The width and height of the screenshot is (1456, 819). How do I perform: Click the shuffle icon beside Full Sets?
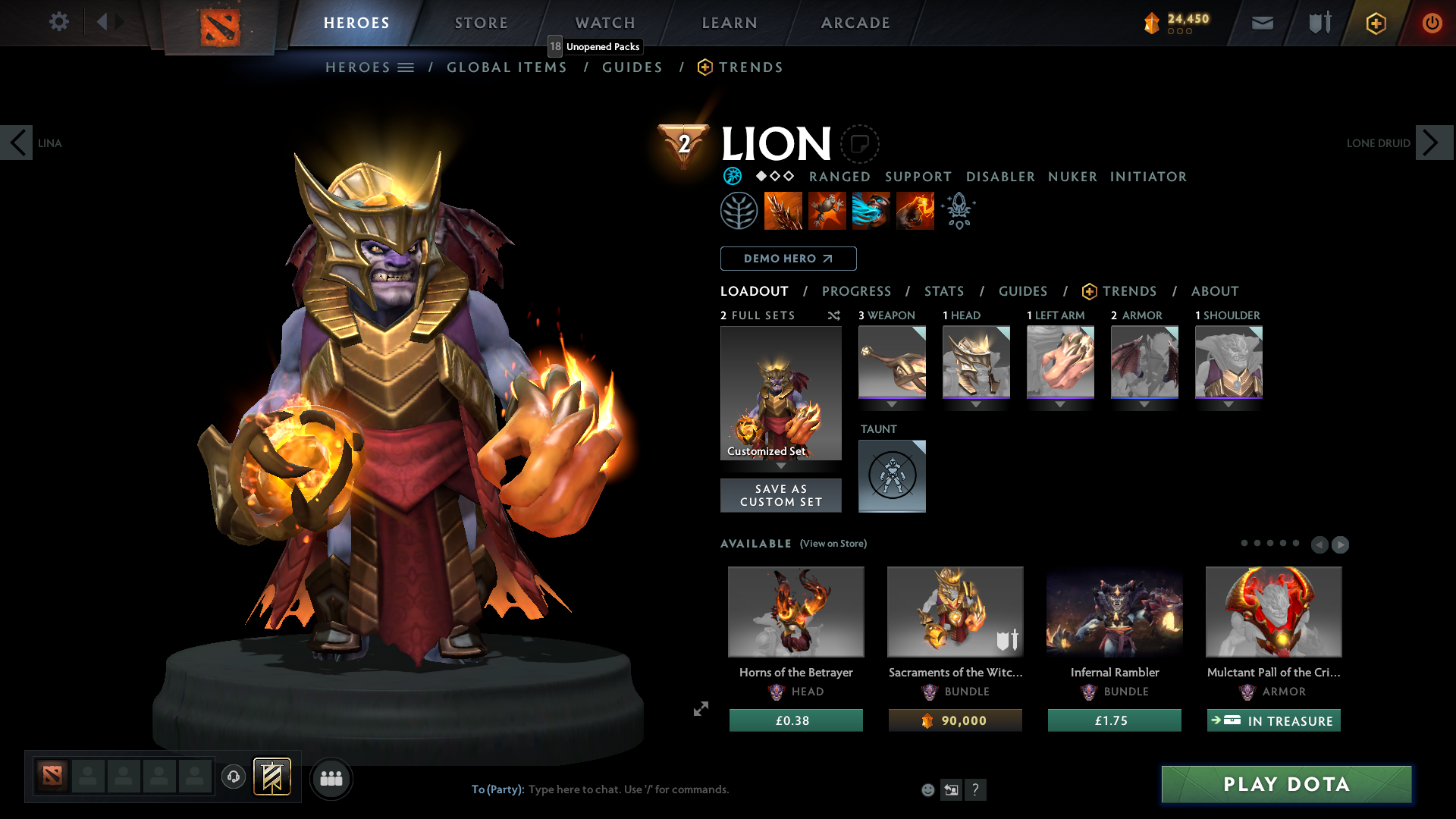click(x=833, y=315)
